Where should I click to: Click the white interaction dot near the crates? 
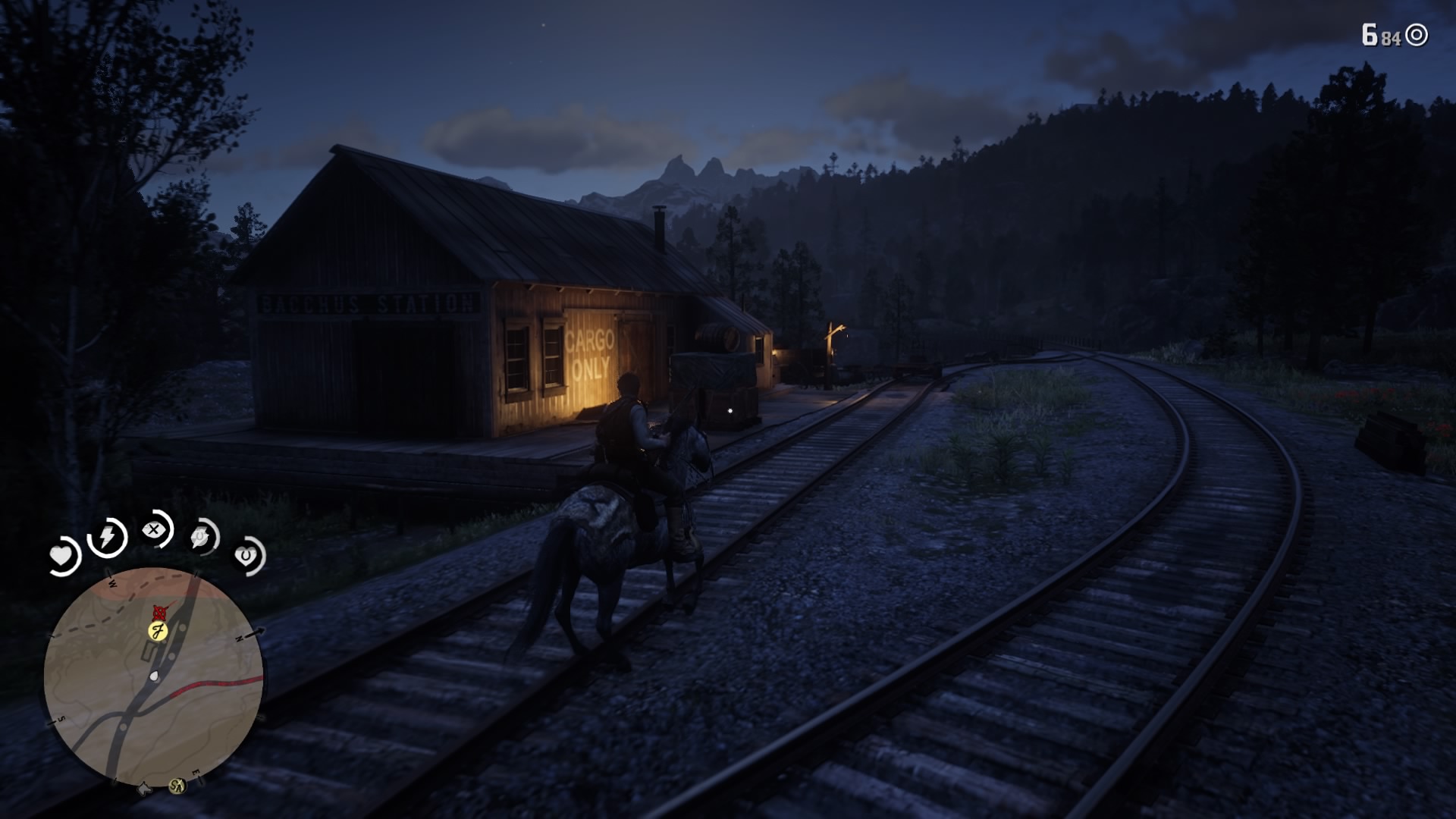(x=730, y=410)
